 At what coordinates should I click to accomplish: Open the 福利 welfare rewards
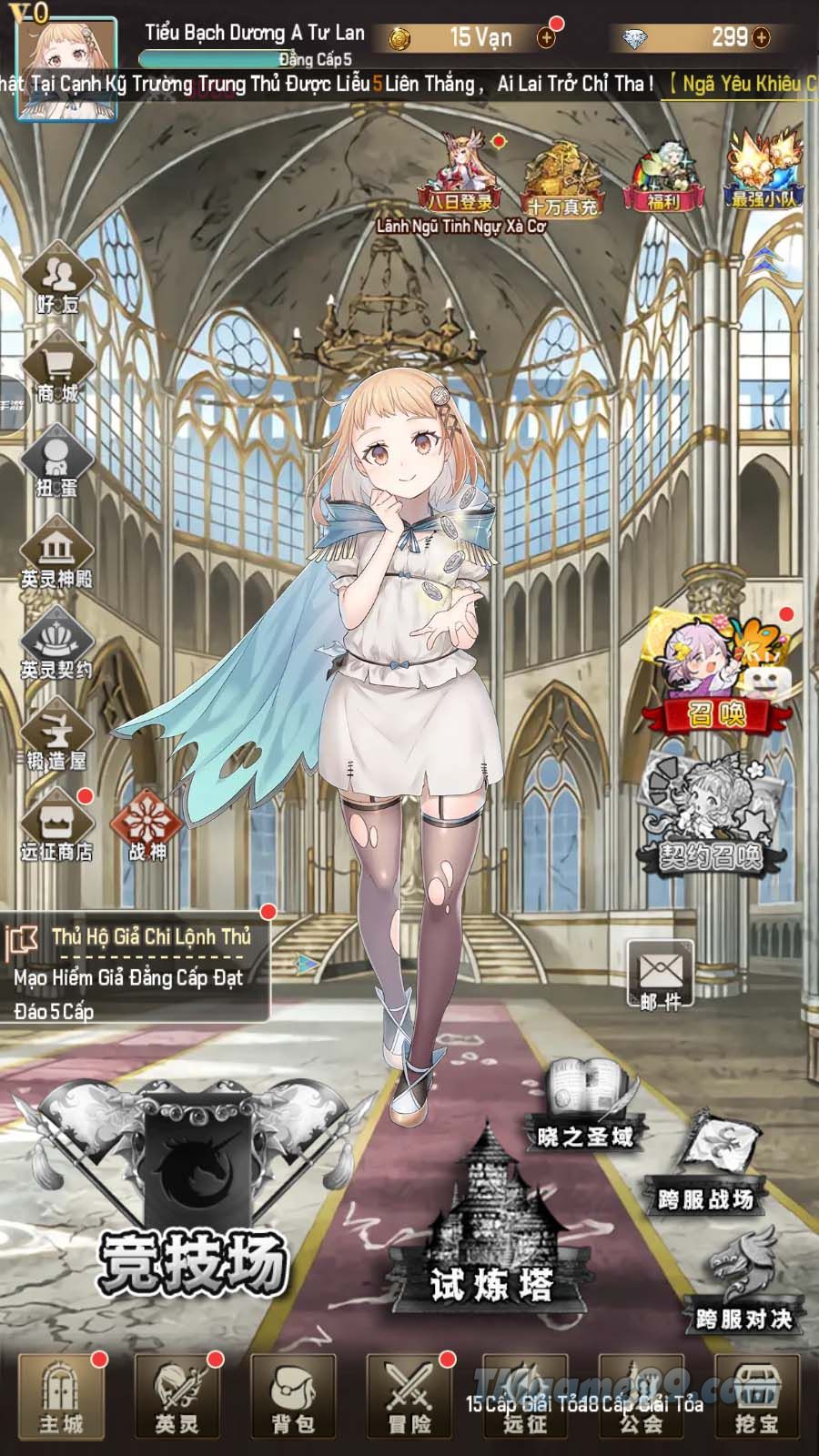tap(664, 177)
